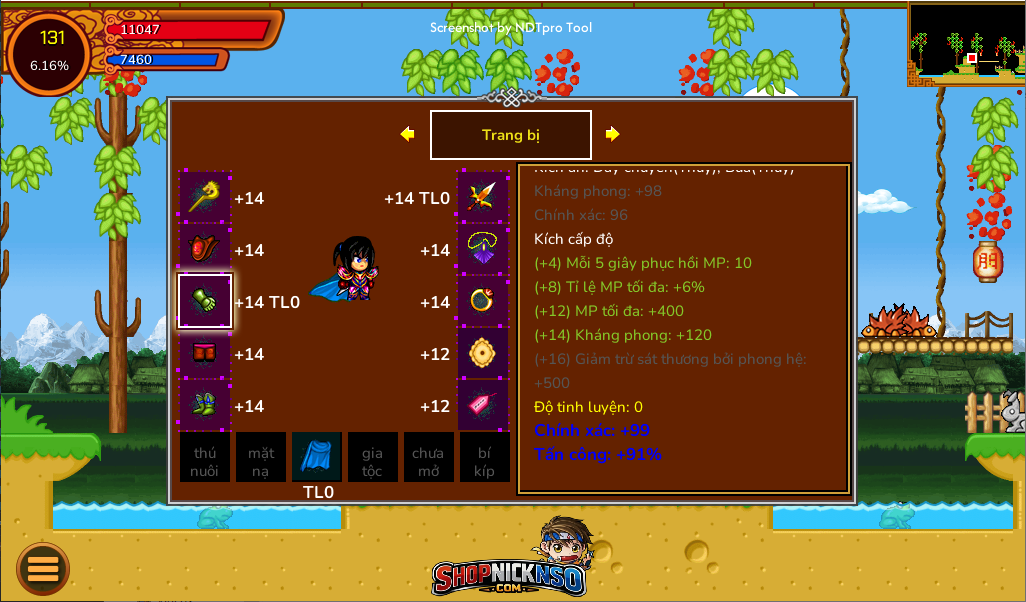This screenshot has height=602, width=1026.
Task: Select the blue cape slot
Action: coord(317,457)
